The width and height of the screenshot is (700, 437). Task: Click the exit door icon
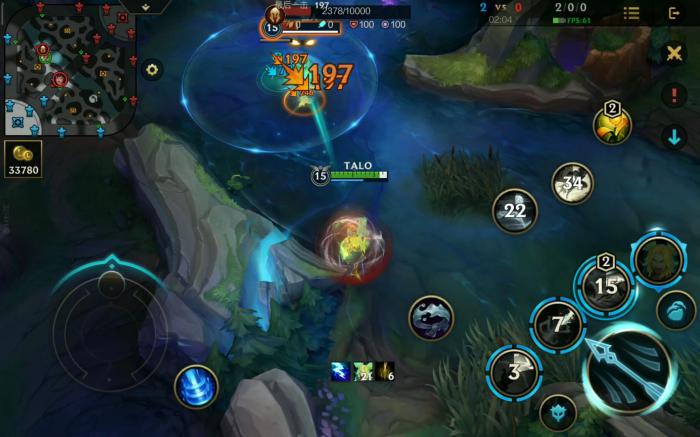point(675,13)
